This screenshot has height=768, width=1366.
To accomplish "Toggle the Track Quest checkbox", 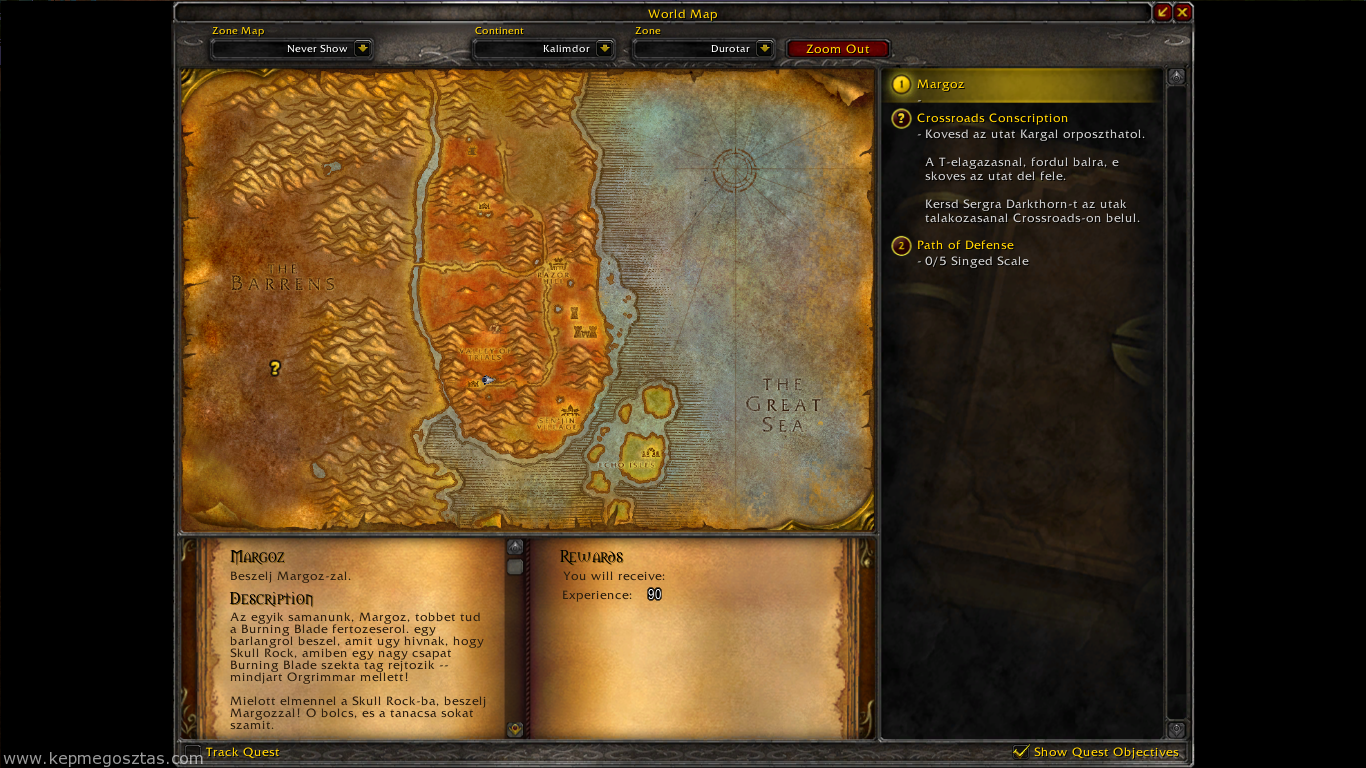I will (x=193, y=752).
